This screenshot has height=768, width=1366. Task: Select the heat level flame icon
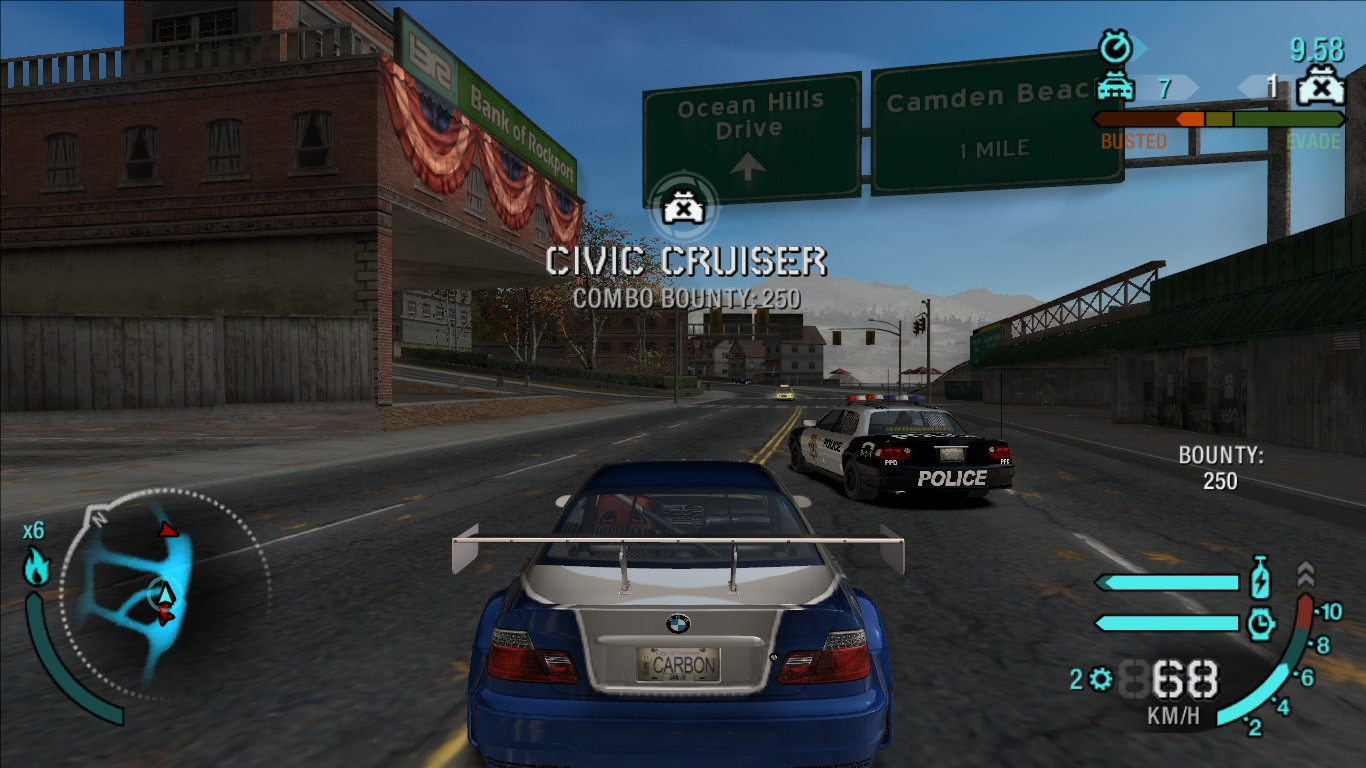37,568
